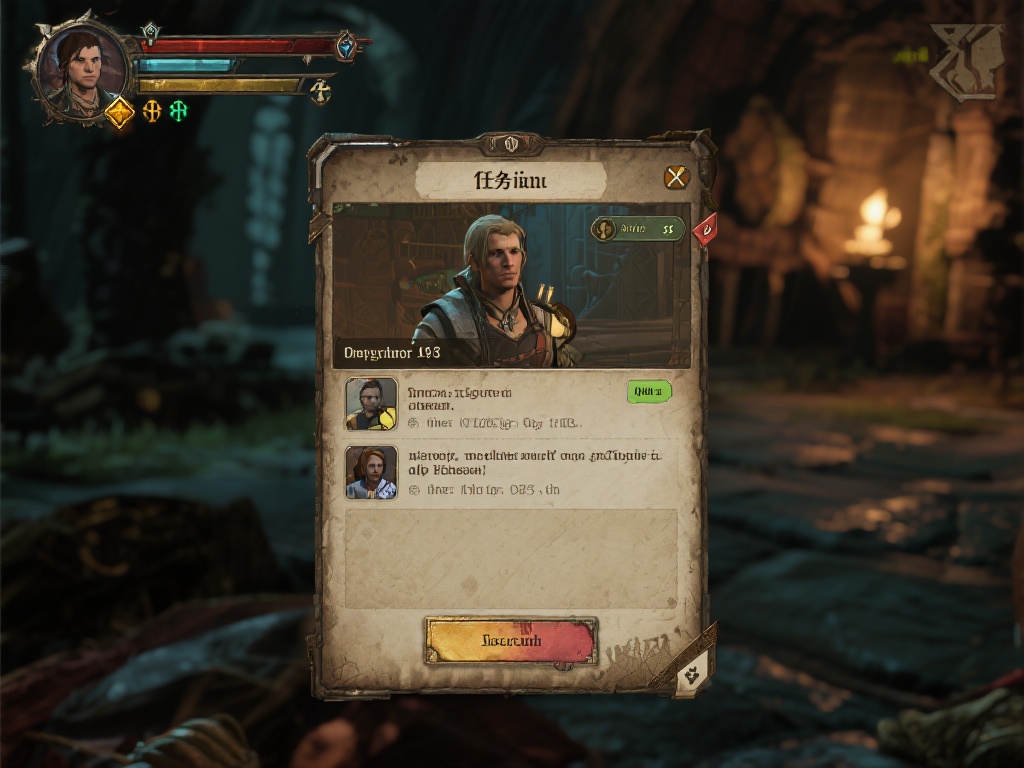Click the golden diamond icon below the portrait
This screenshot has width=1024, height=768.
point(119,112)
